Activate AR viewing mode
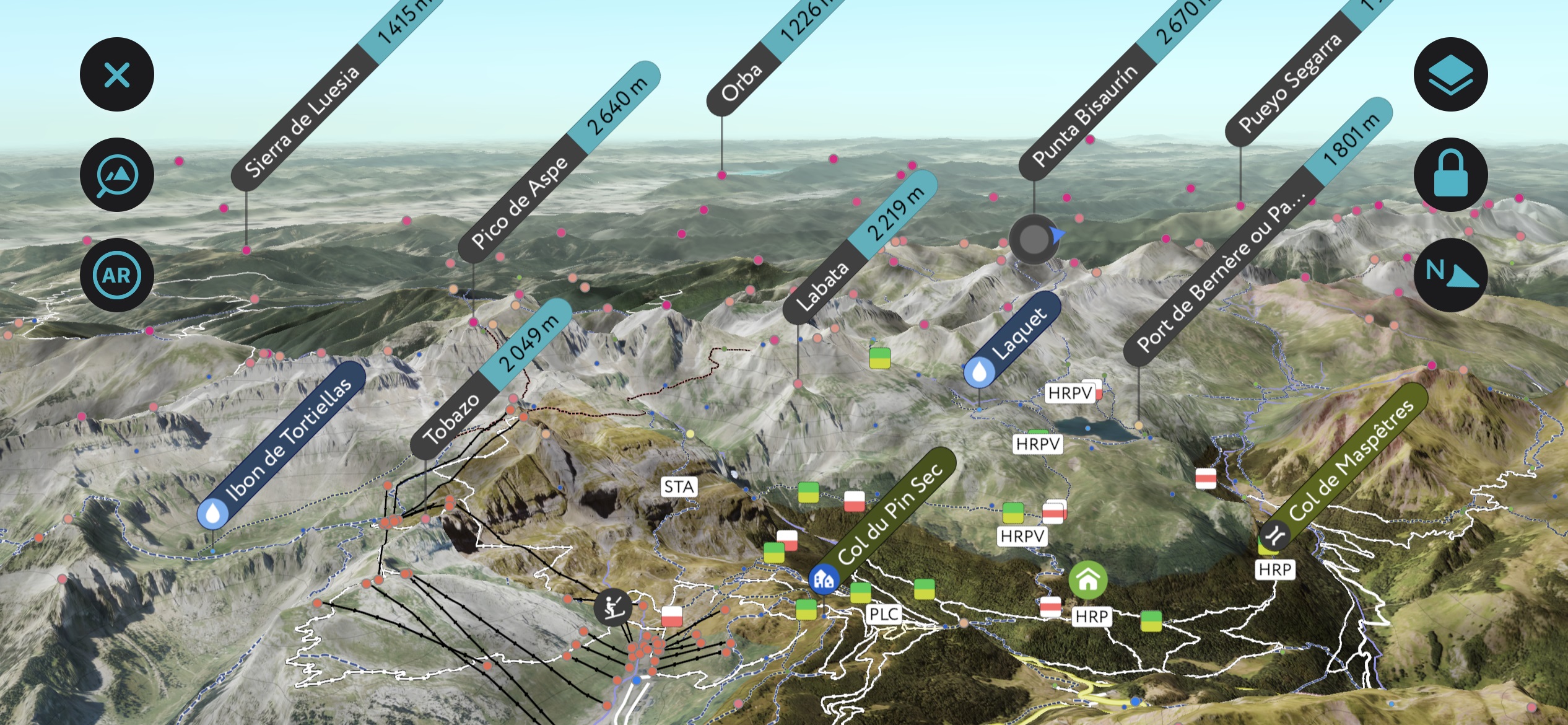 (116, 275)
